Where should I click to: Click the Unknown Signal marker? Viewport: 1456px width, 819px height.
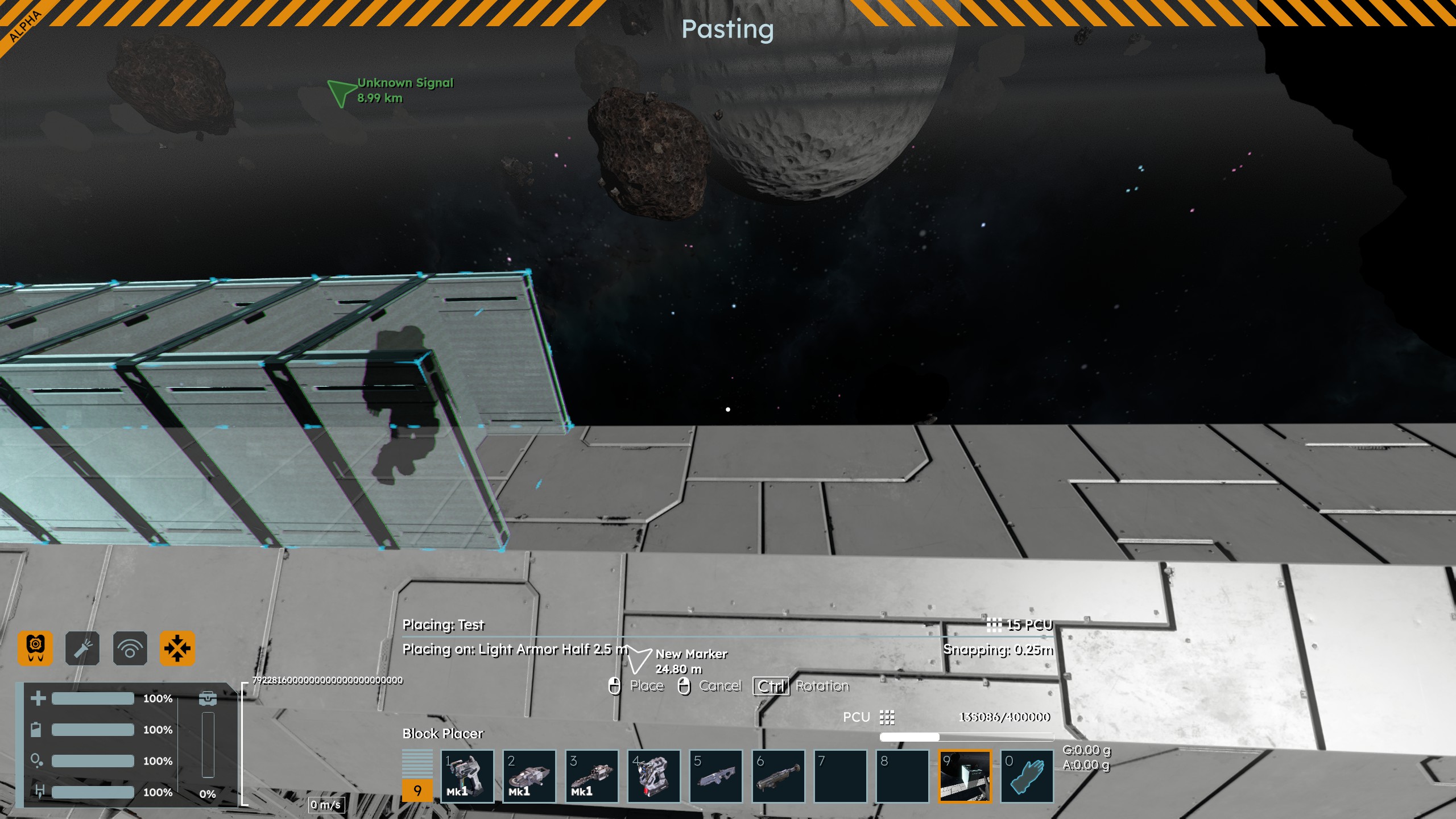click(343, 92)
